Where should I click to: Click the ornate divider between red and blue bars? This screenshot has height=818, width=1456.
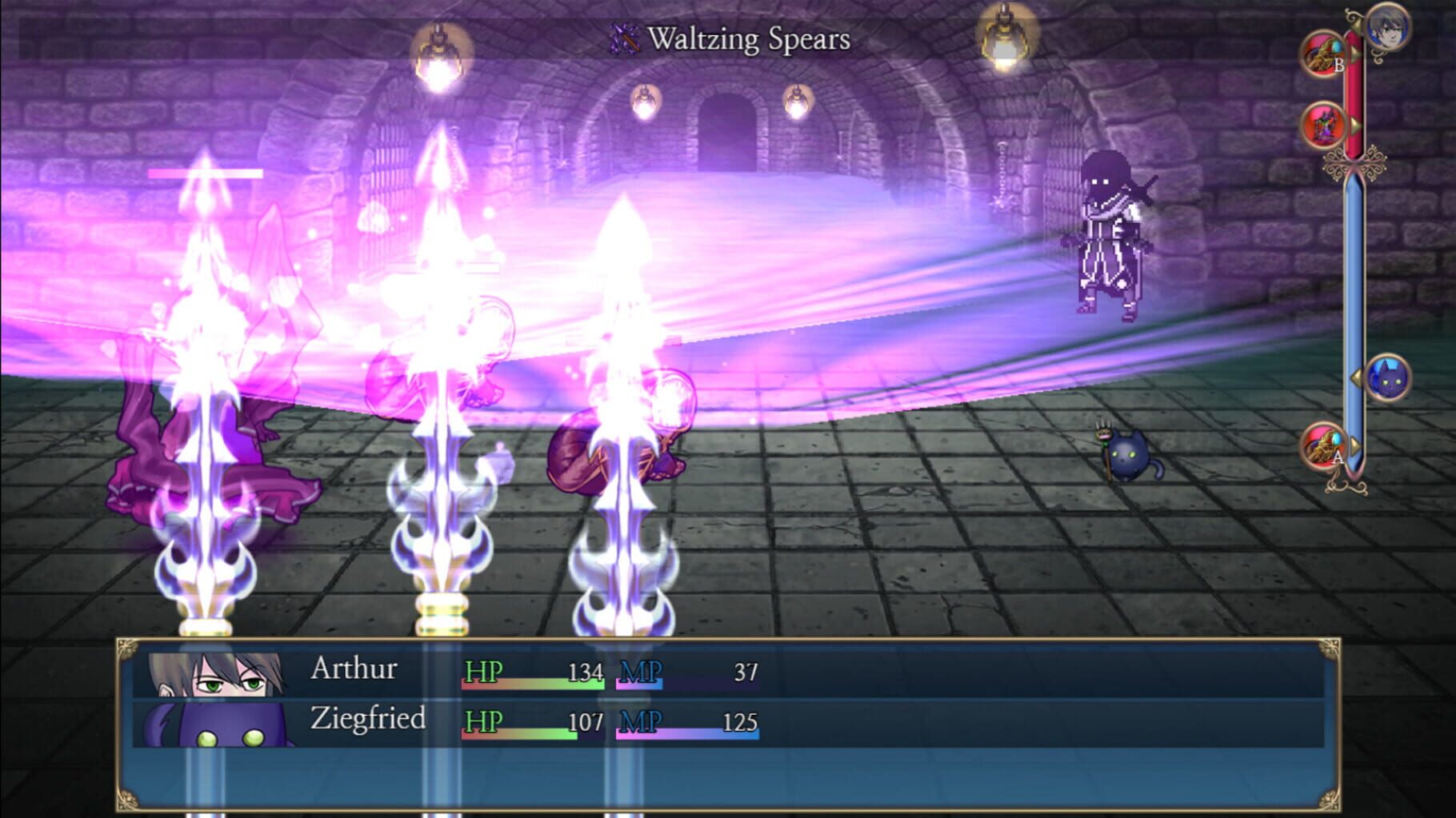pyautogui.click(x=1354, y=162)
